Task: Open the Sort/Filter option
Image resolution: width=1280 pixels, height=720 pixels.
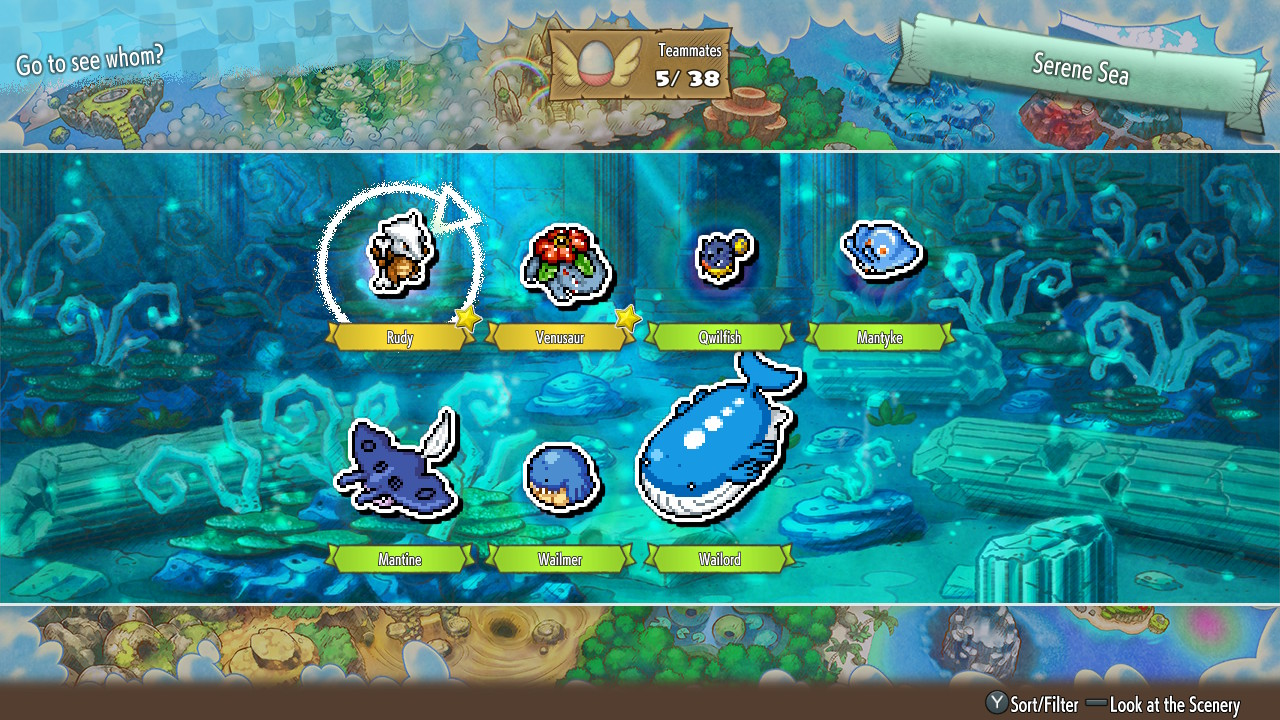Action: click(1034, 704)
